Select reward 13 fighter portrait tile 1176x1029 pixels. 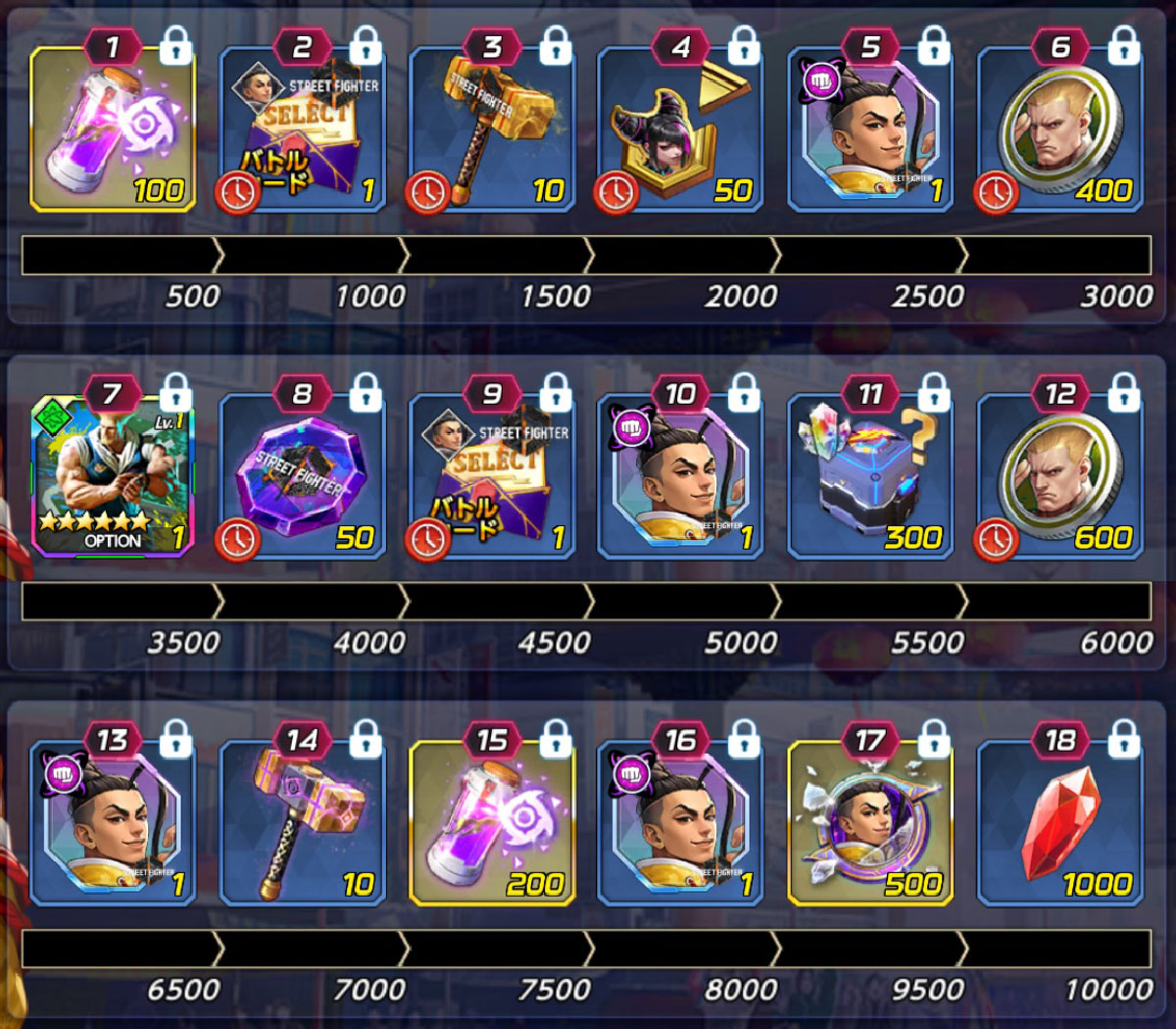[113, 823]
